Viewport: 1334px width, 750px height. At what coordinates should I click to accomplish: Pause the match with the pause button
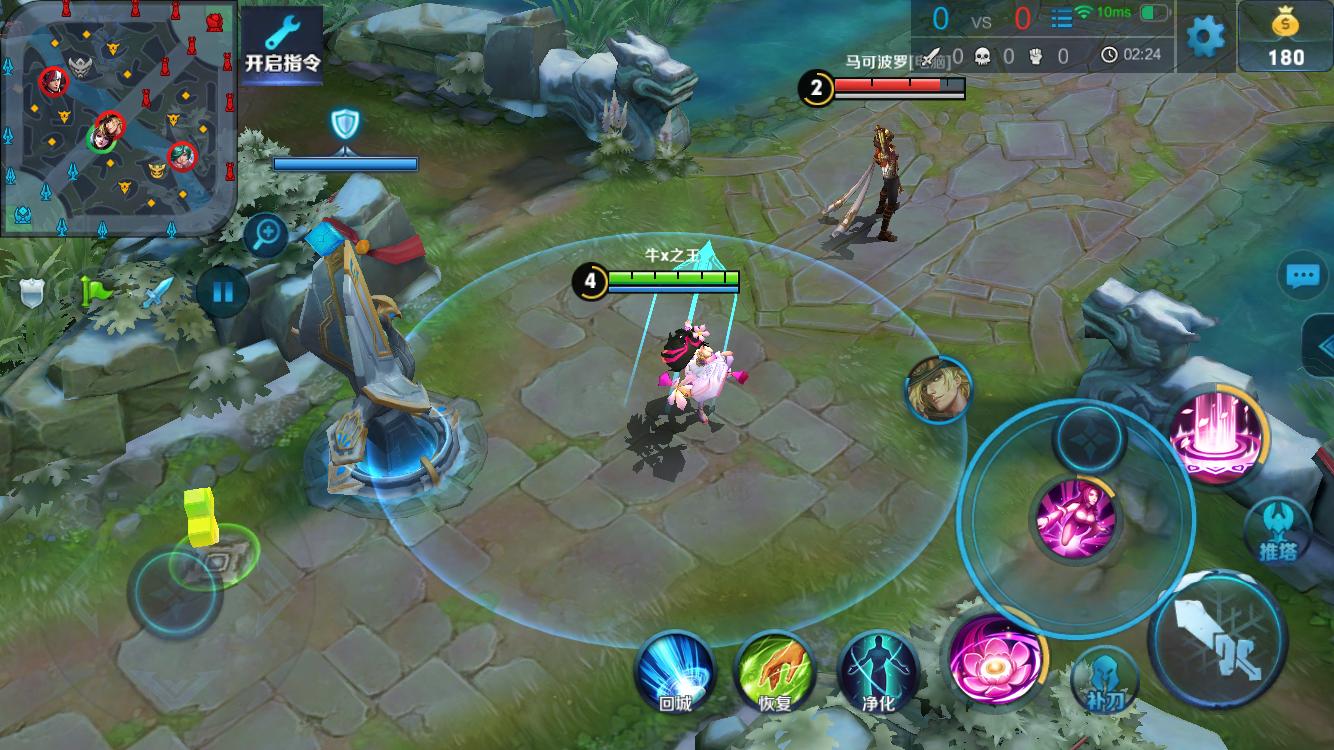pyautogui.click(x=222, y=292)
